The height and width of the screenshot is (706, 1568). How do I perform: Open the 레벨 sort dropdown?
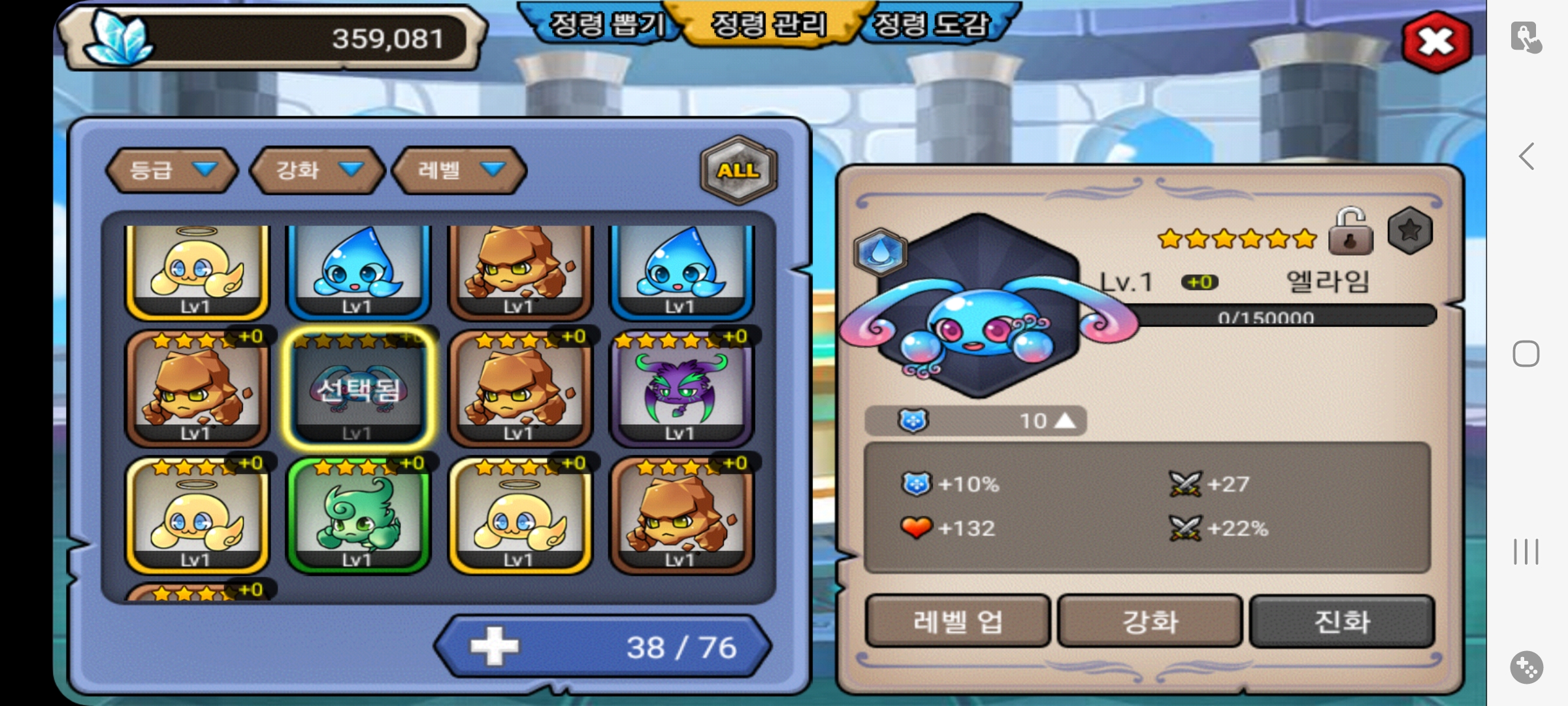tap(459, 171)
